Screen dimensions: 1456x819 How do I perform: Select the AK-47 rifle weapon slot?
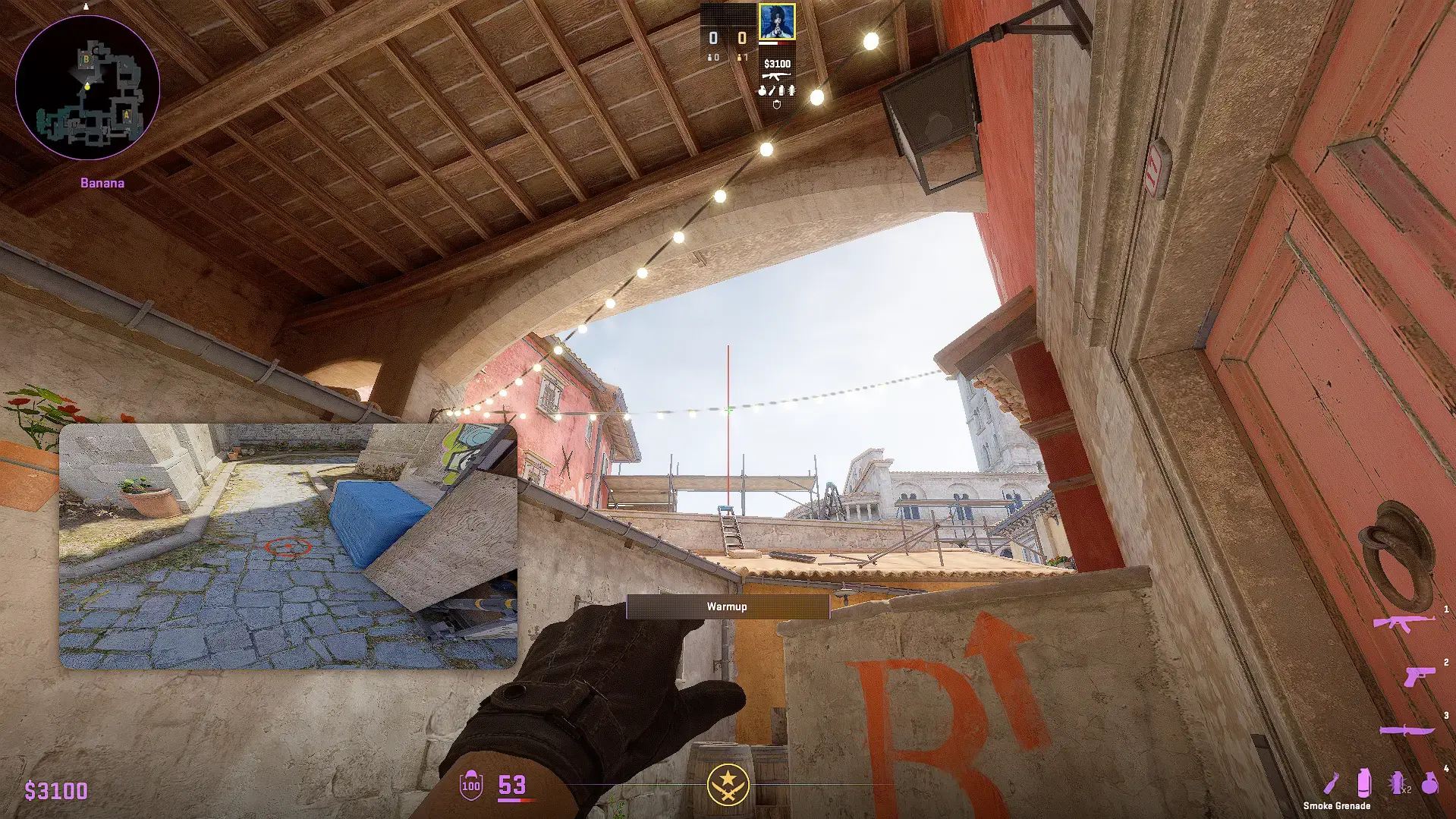[x=1404, y=623]
